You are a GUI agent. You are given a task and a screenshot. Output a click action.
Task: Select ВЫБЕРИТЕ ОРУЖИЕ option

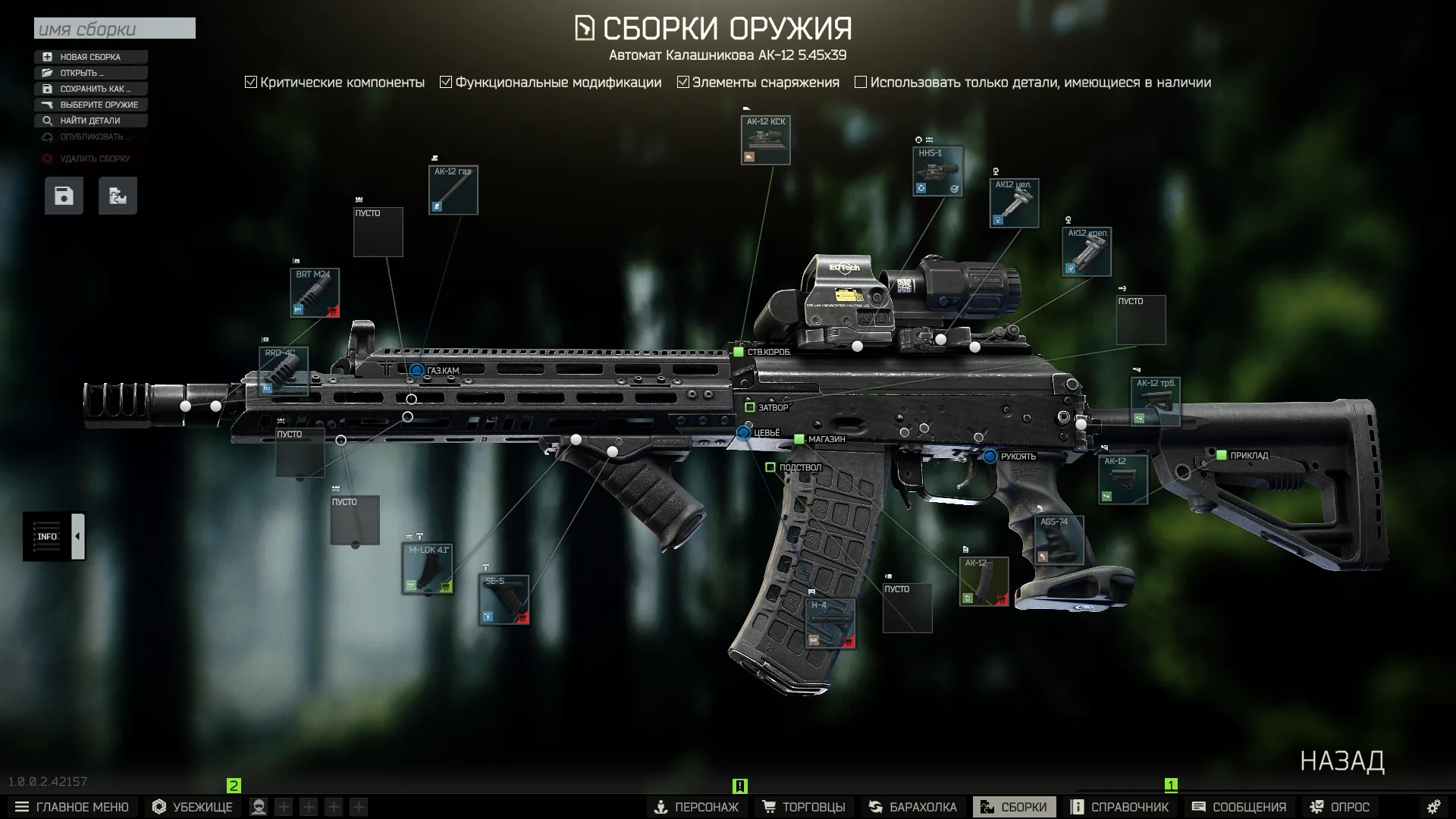point(90,105)
